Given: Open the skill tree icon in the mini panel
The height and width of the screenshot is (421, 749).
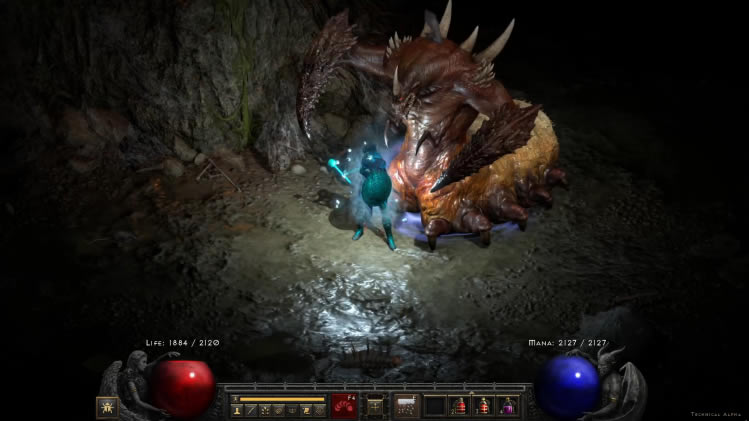Looking at the screenshot, I should coord(265,410).
